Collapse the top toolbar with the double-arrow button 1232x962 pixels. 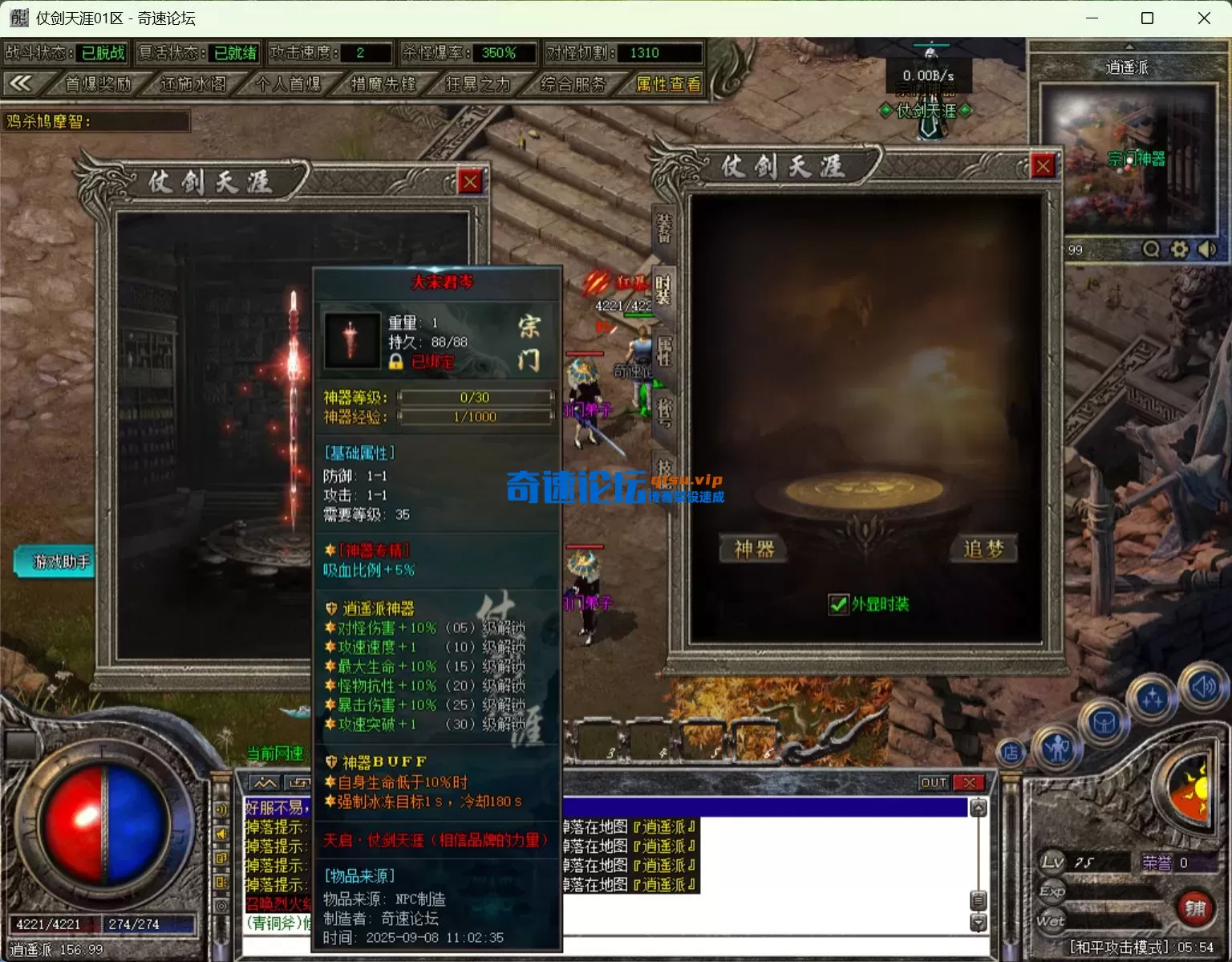(21, 83)
